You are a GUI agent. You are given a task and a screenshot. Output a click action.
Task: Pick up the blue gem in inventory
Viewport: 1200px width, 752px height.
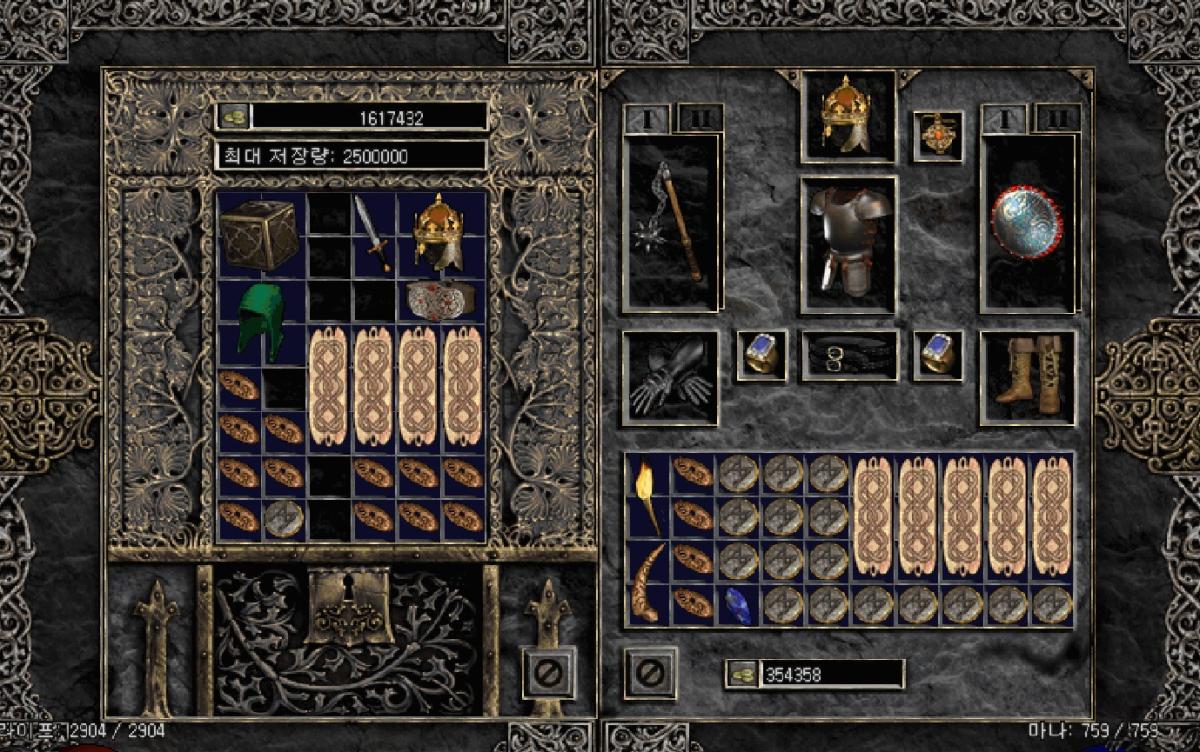click(738, 604)
